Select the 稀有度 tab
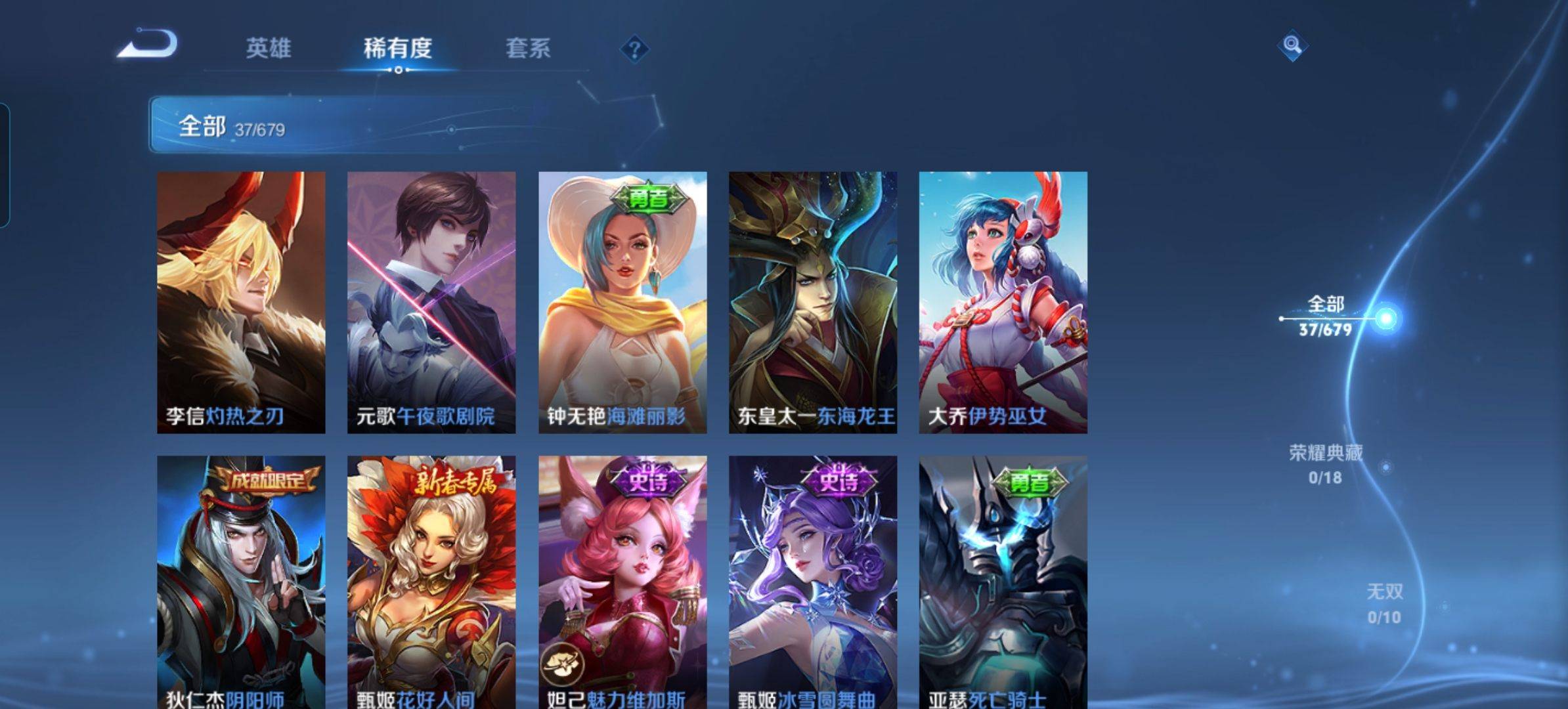This screenshot has width=1568, height=709. coord(397,48)
